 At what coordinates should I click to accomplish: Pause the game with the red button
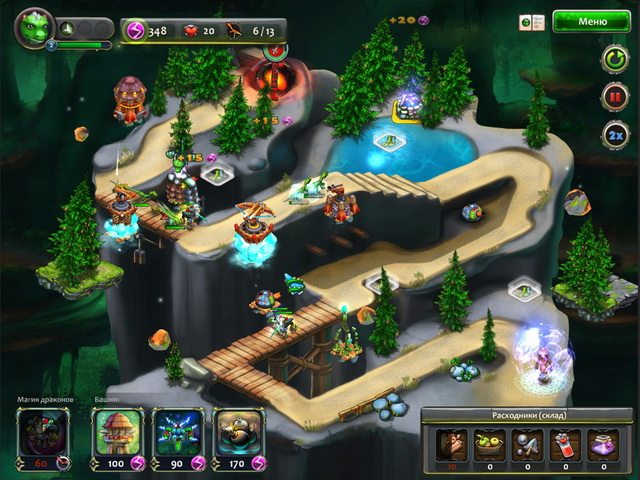coord(613,97)
